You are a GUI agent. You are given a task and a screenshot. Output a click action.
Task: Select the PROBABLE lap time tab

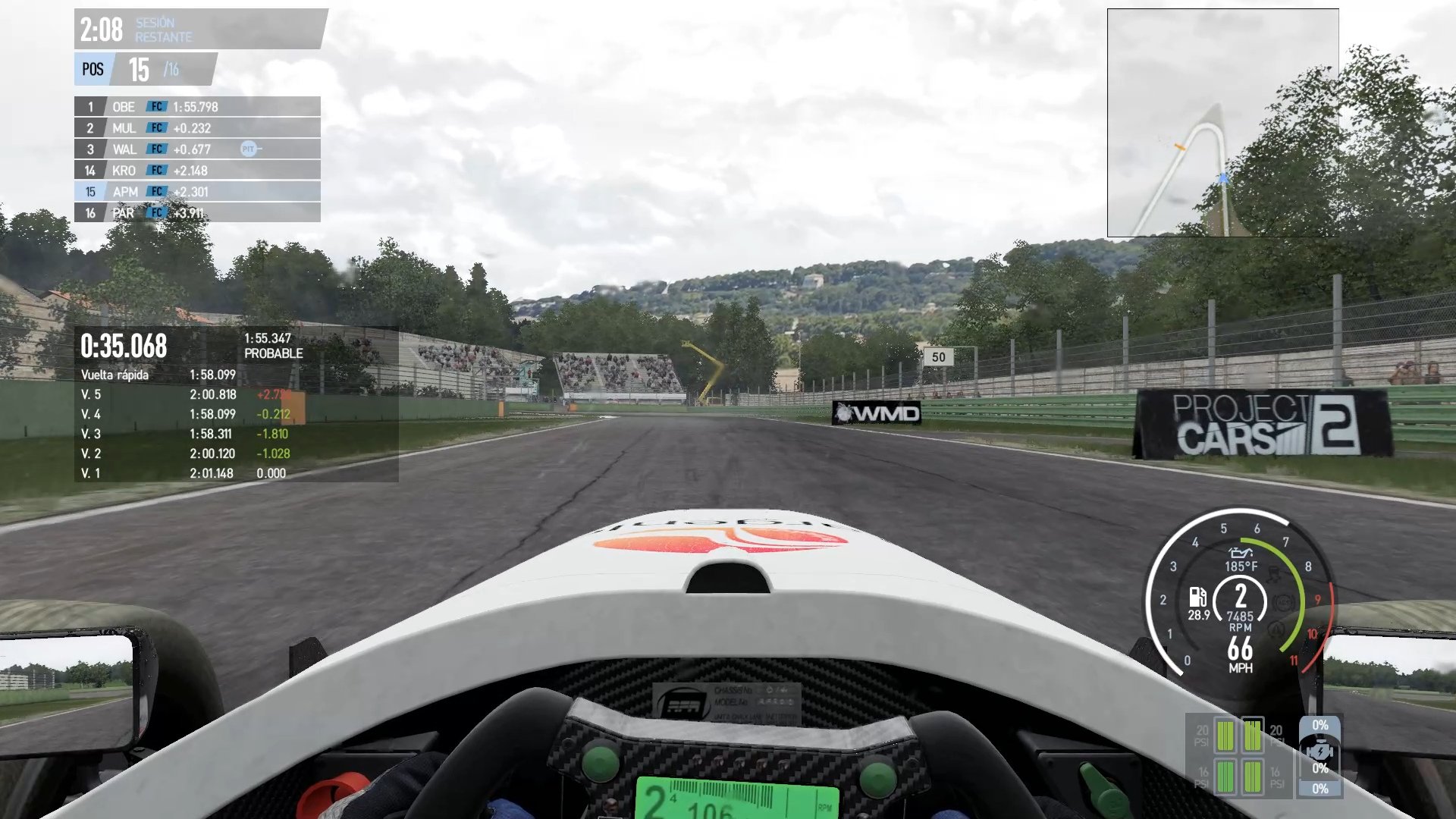coord(273,347)
